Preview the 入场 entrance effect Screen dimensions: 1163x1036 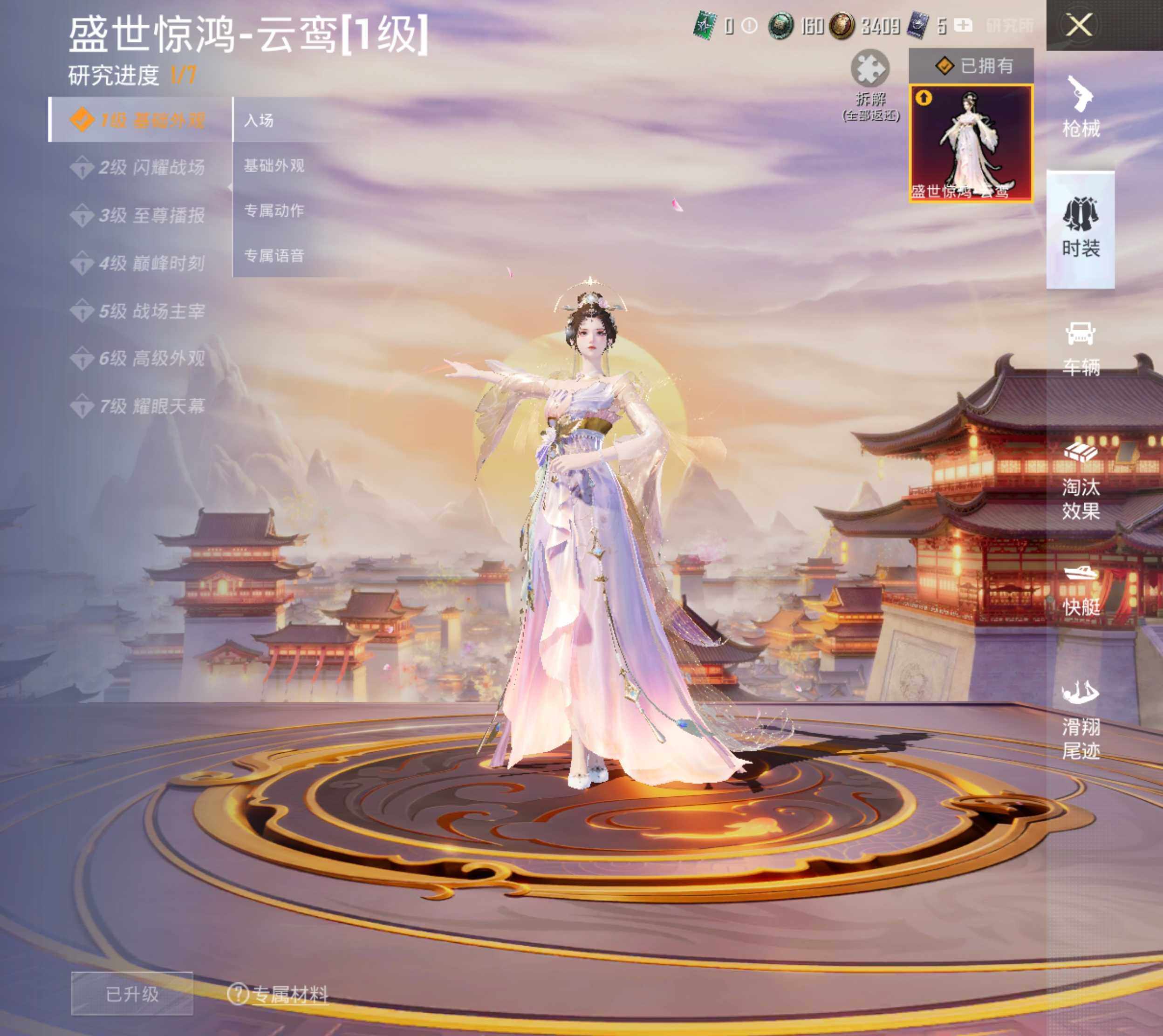click(260, 120)
